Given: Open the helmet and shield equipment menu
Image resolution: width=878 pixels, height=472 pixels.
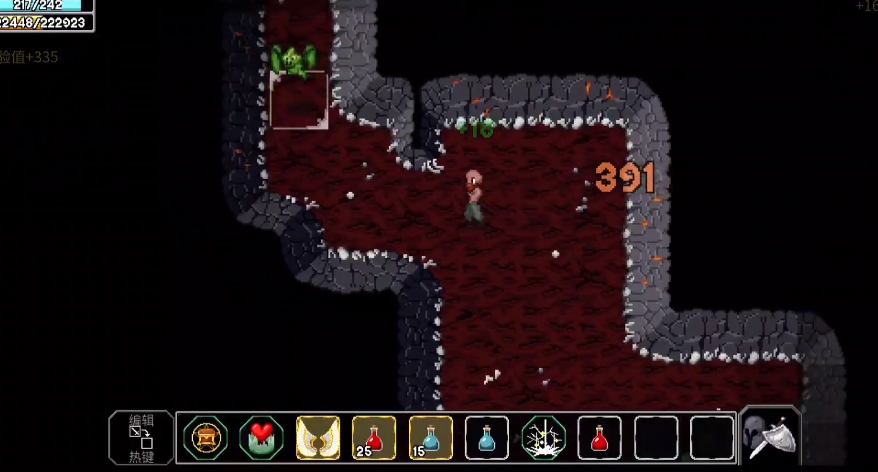Looking at the screenshot, I should click(769, 436).
